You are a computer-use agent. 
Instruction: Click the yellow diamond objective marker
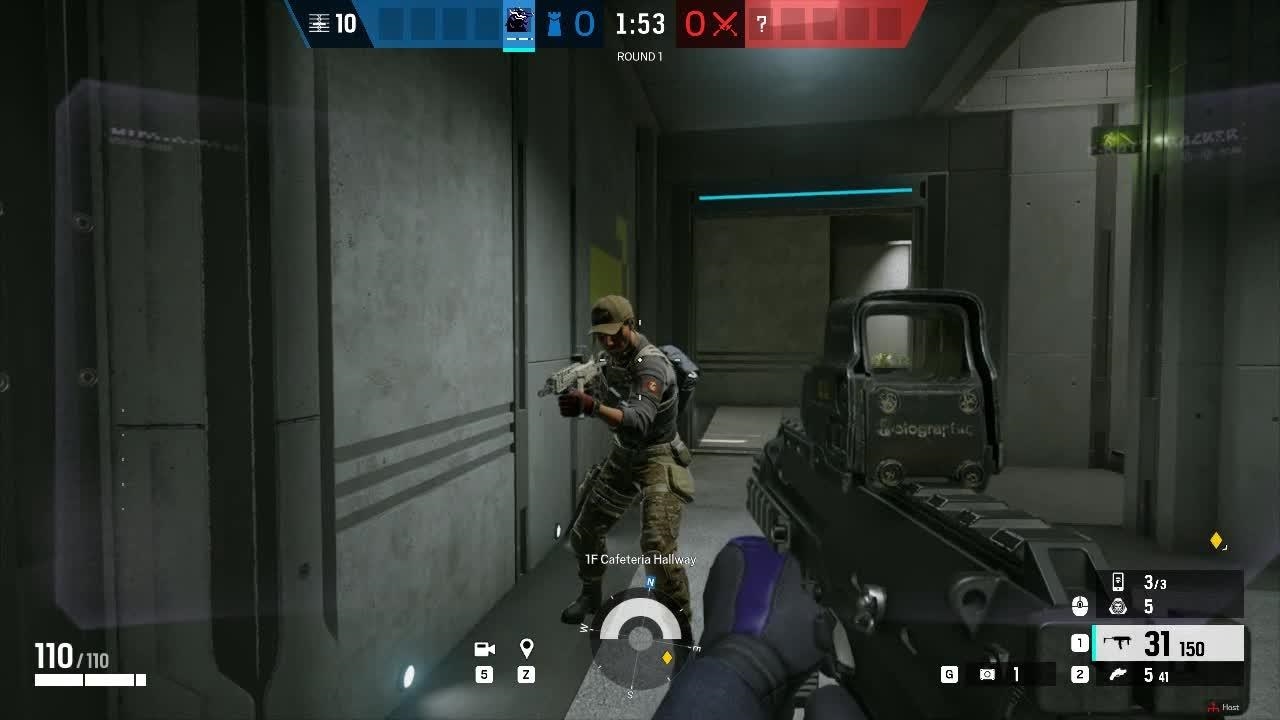(x=1216, y=541)
